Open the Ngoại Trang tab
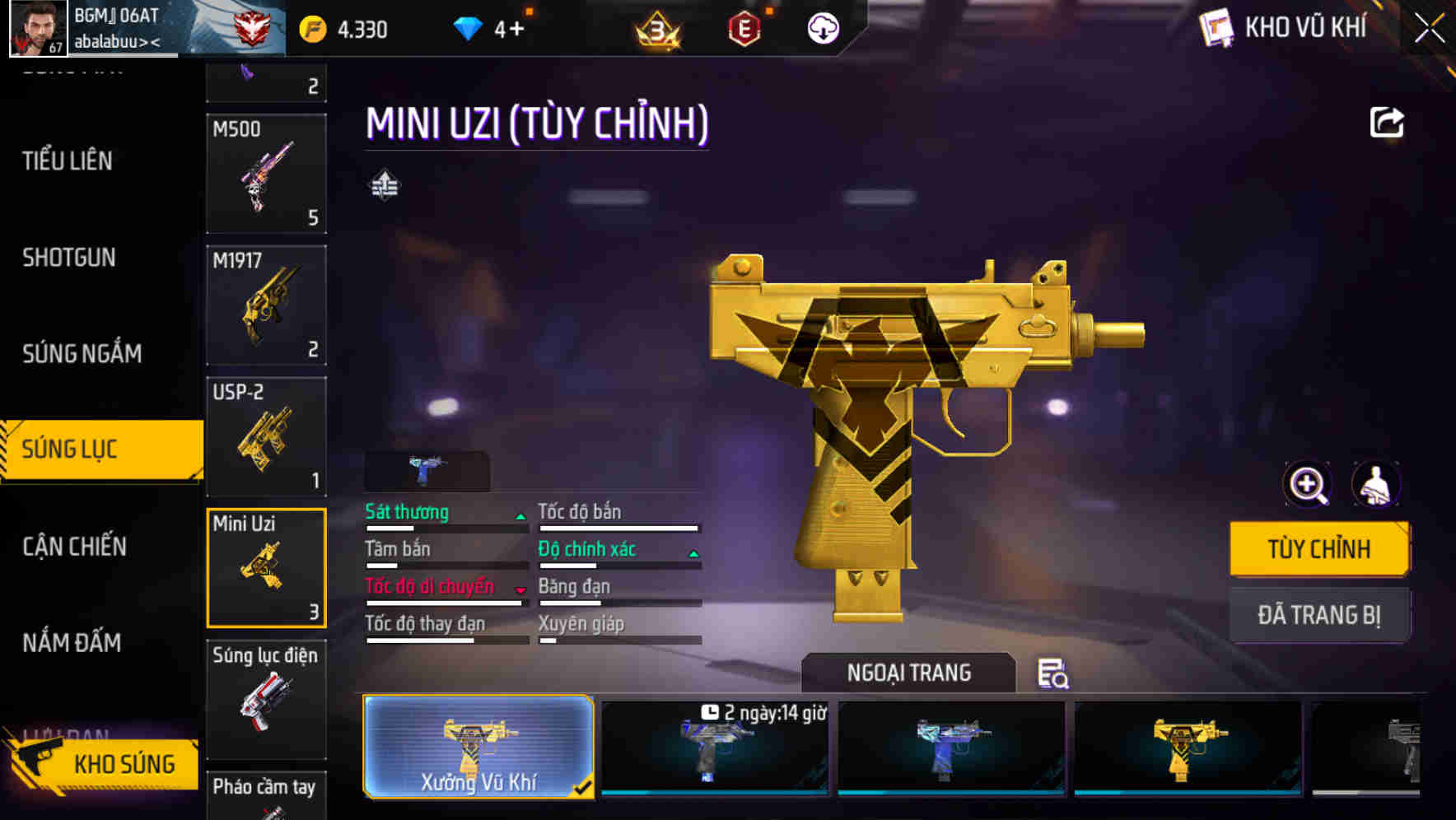 [908, 673]
